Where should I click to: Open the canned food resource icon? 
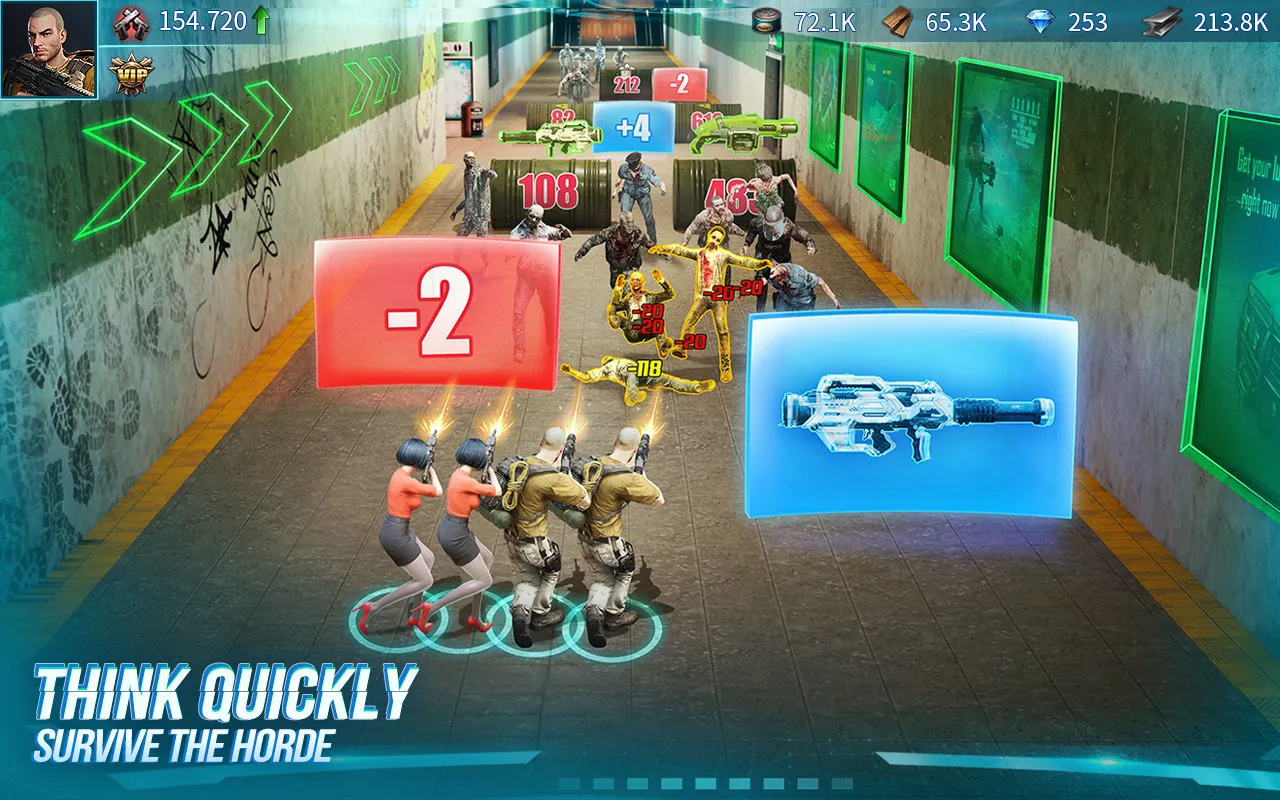pyautogui.click(x=766, y=22)
